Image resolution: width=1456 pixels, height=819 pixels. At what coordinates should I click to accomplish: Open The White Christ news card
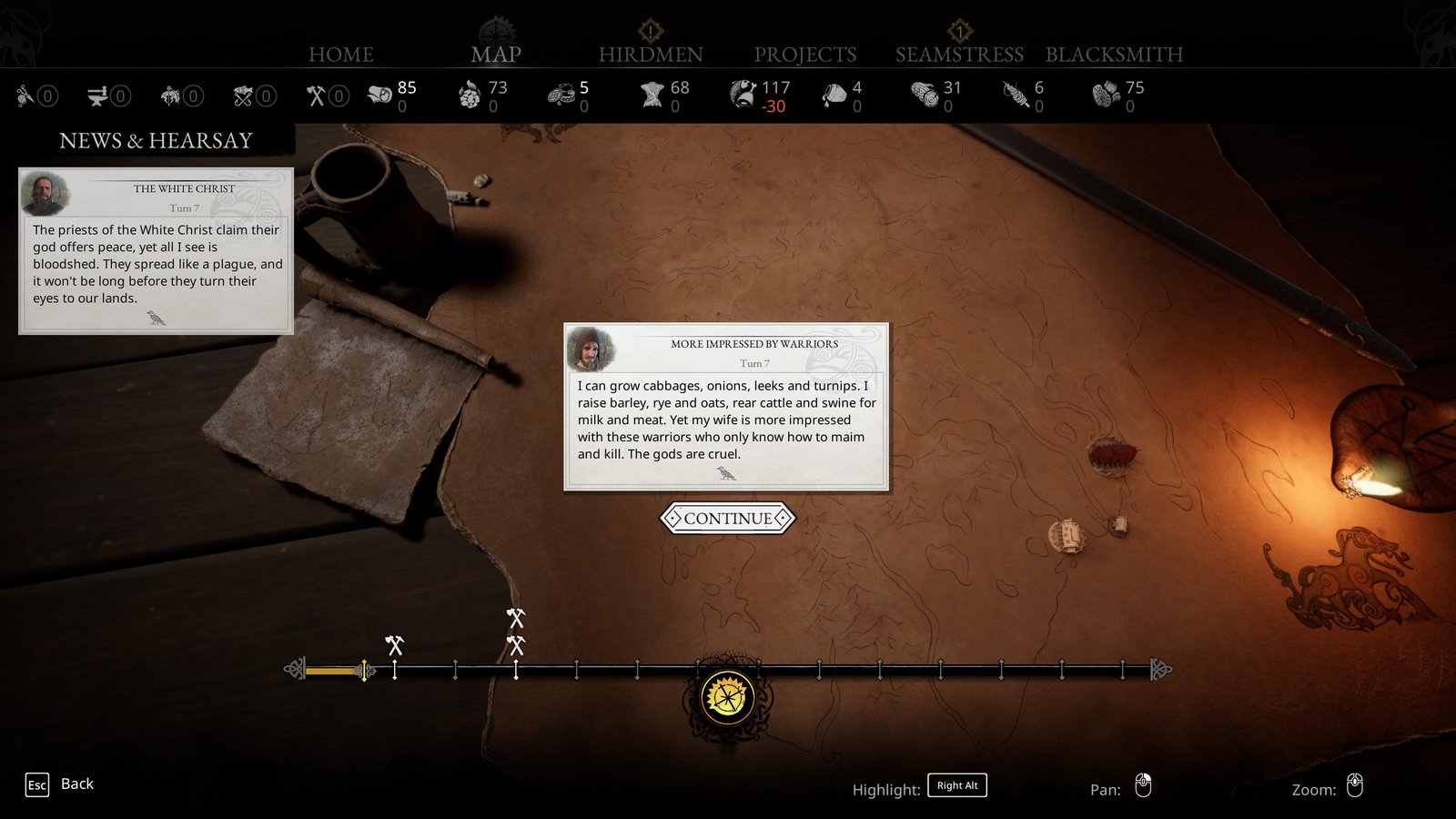tap(156, 251)
